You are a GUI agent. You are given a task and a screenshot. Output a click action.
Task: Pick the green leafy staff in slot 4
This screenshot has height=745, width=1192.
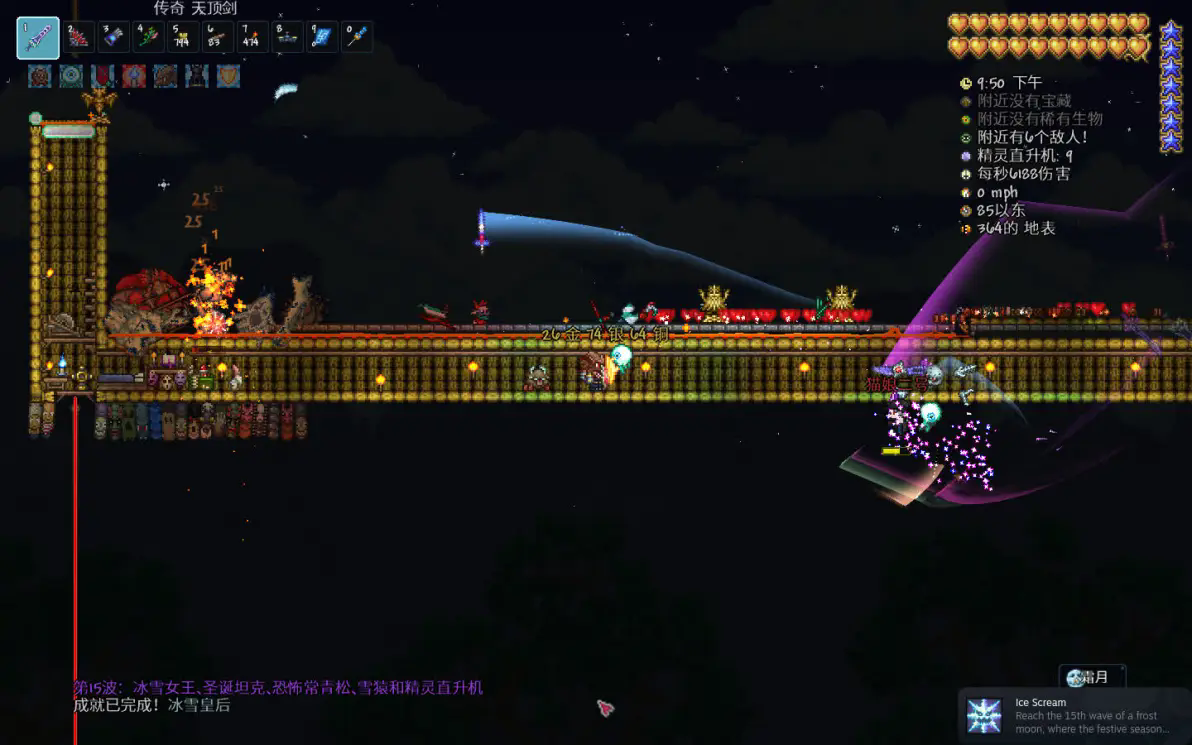pyautogui.click(x=149, y=37)
